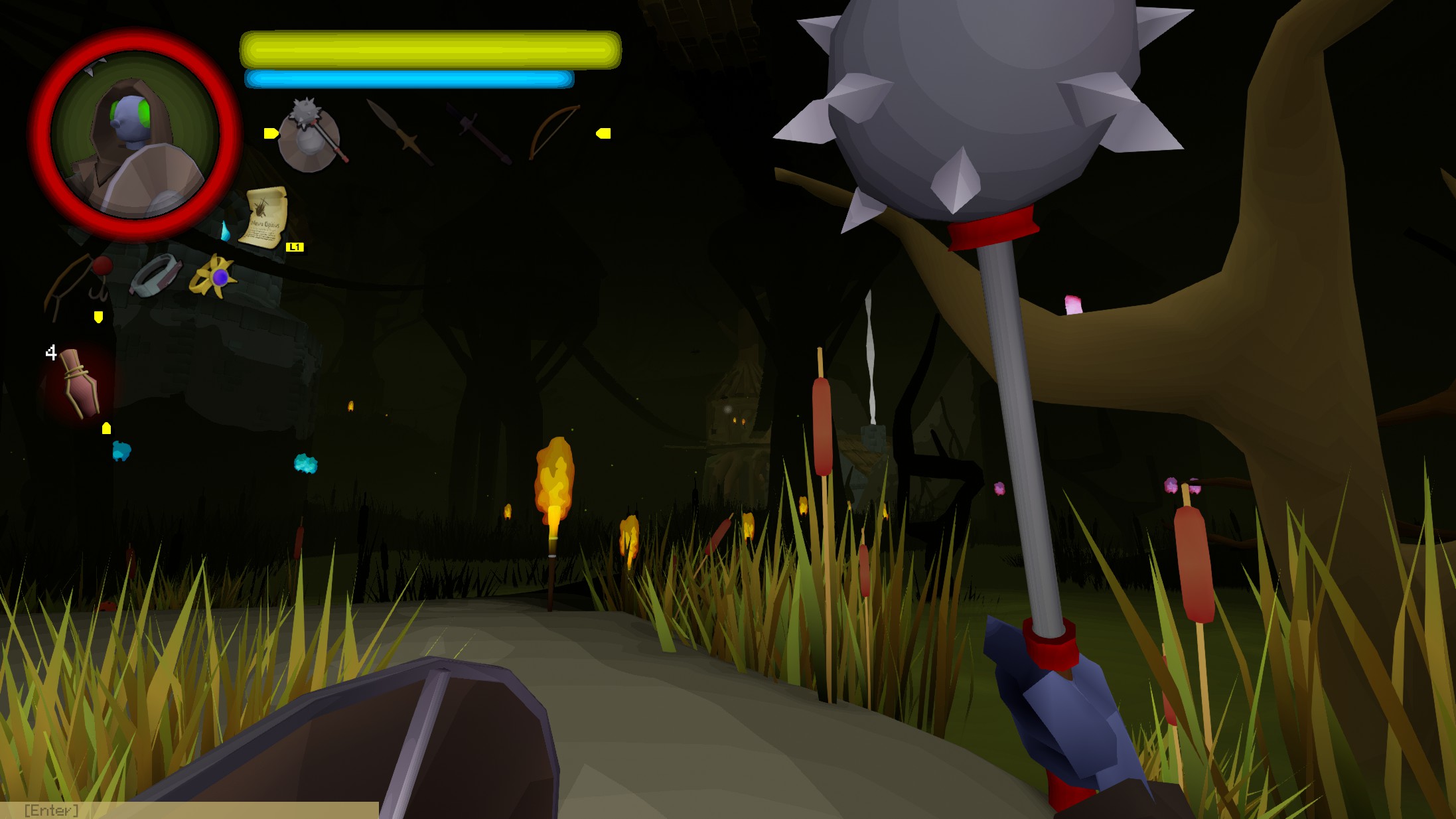Choose the wooden bow weapon slot
Screen dimensions: 1456x819
tap(553, 132)
